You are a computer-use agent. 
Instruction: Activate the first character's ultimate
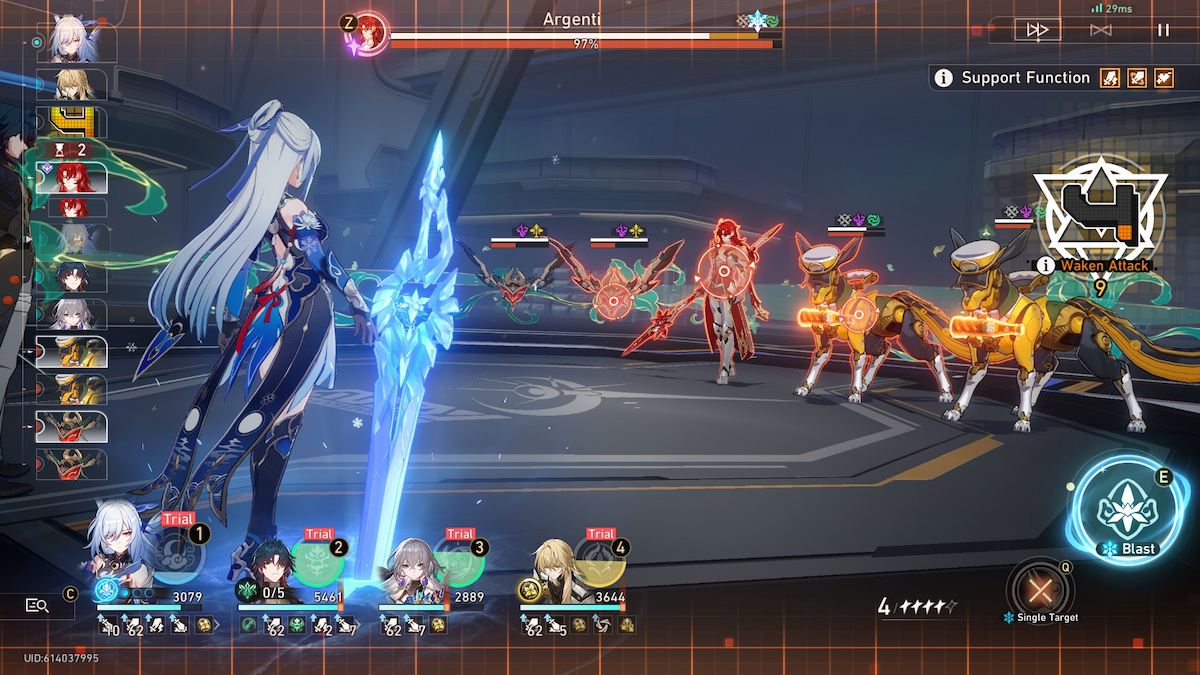click(178, 559)
